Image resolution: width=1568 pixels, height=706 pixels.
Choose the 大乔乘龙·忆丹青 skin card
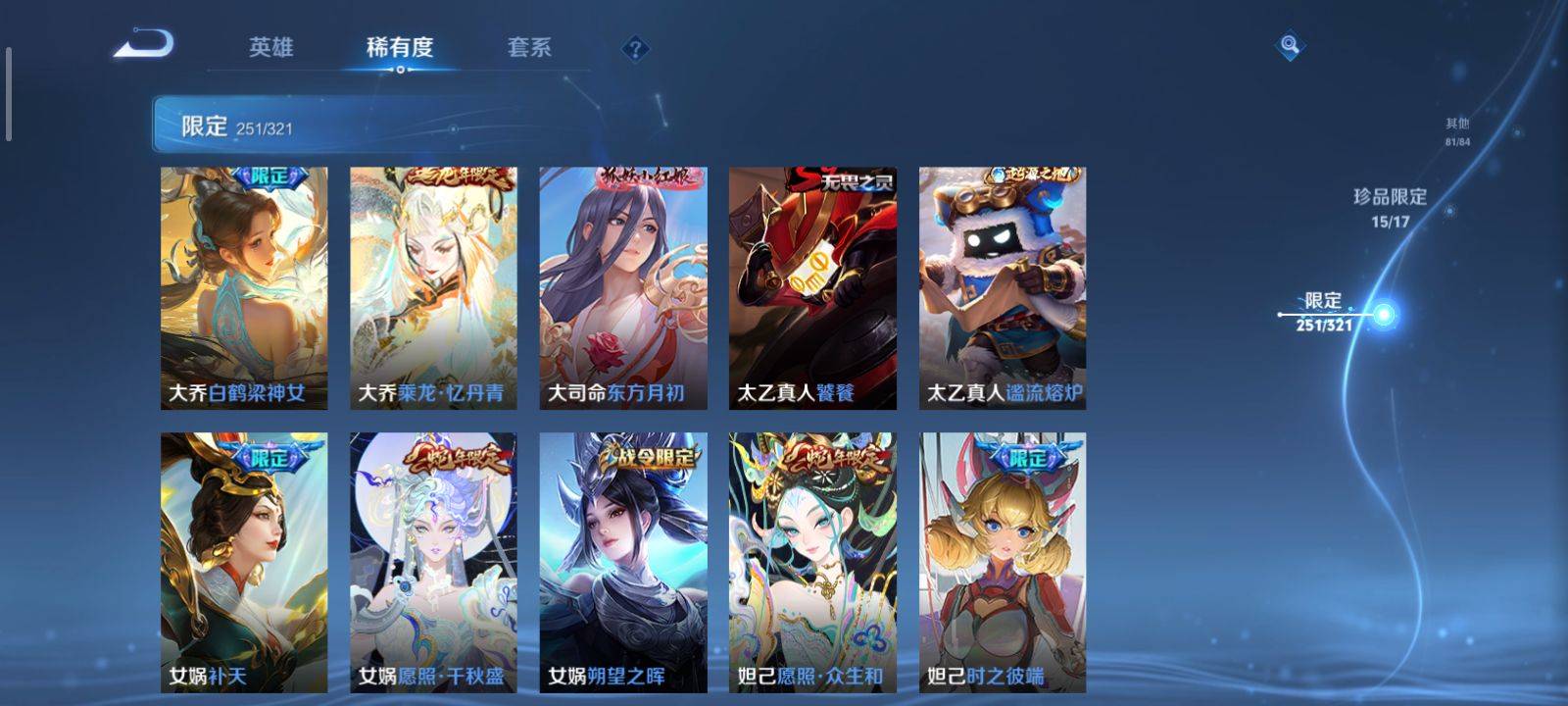point(433,288)
